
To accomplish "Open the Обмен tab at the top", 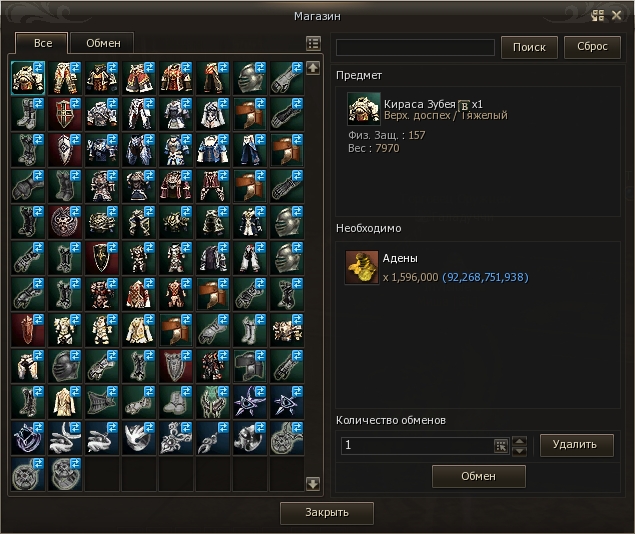I will (103, 43).
